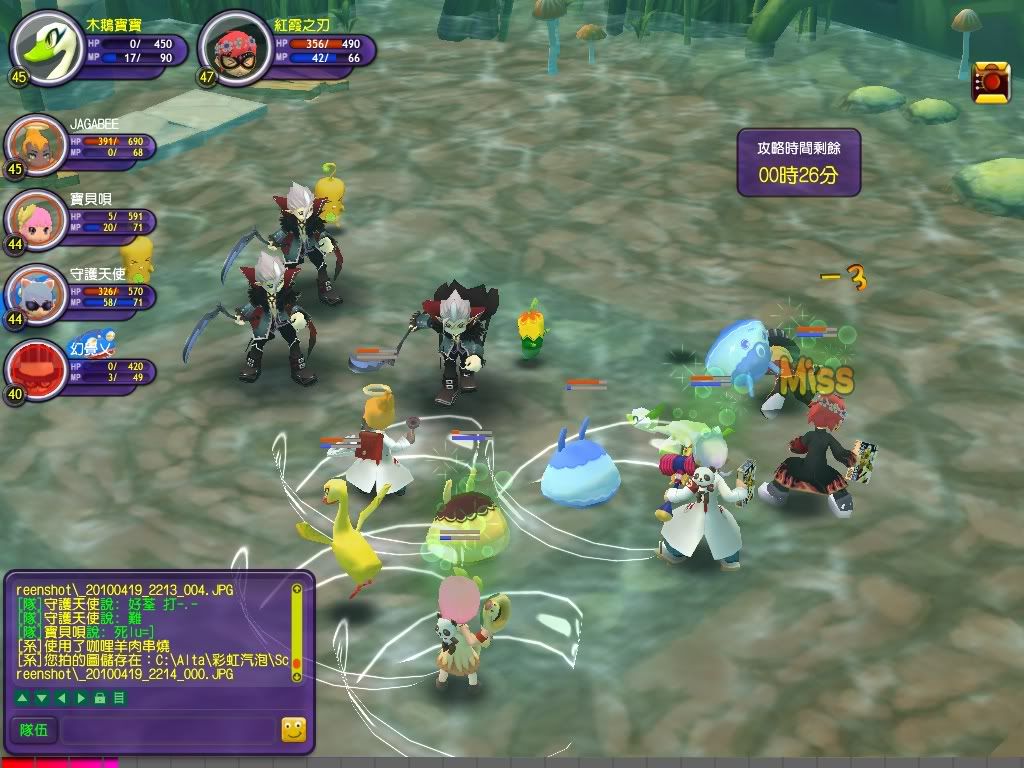1024x768 pixels.
Task: Open the 隊伍 chat channel selector
Action: click(x=34, y=730)
